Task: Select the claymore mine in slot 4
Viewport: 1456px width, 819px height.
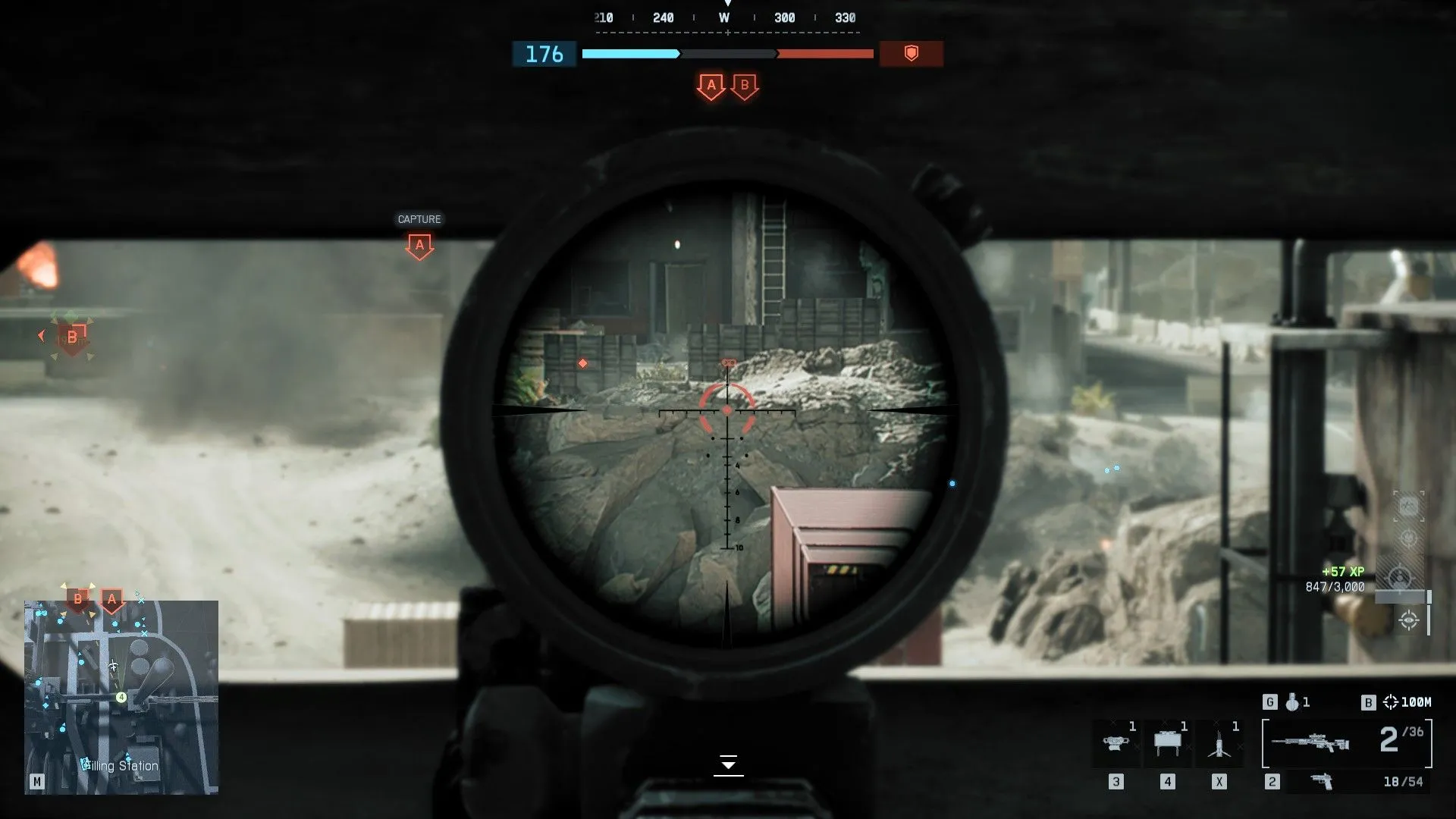Action: click(1168, 742)
